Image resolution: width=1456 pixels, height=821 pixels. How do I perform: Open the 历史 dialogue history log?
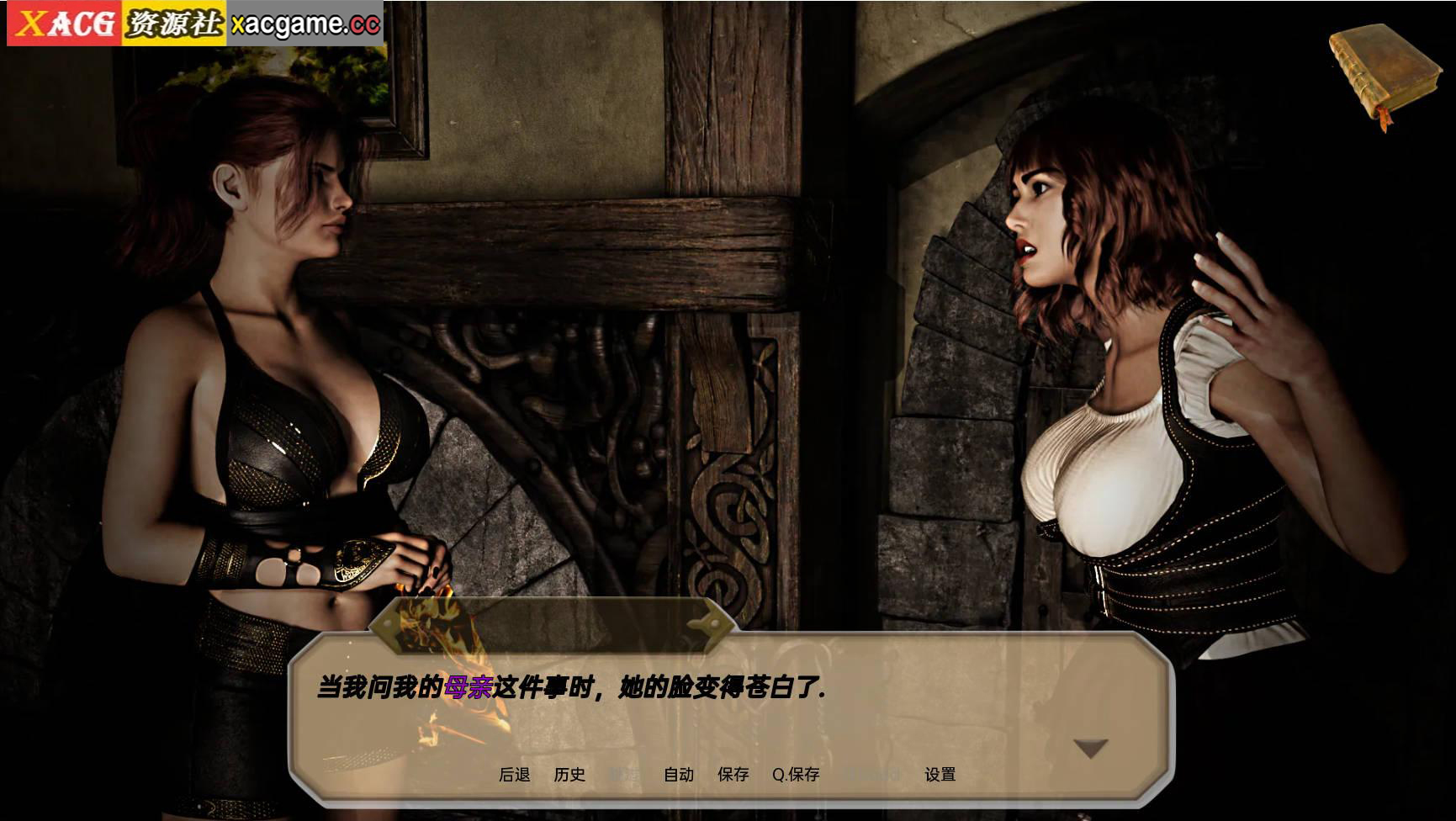click(x=569, y=775)
